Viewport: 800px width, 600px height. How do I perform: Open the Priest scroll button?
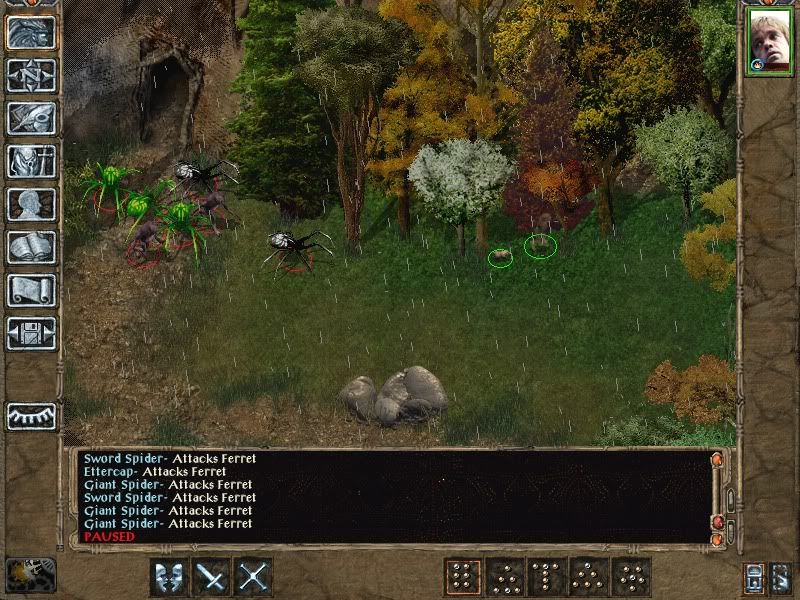[x=31, y=291]
